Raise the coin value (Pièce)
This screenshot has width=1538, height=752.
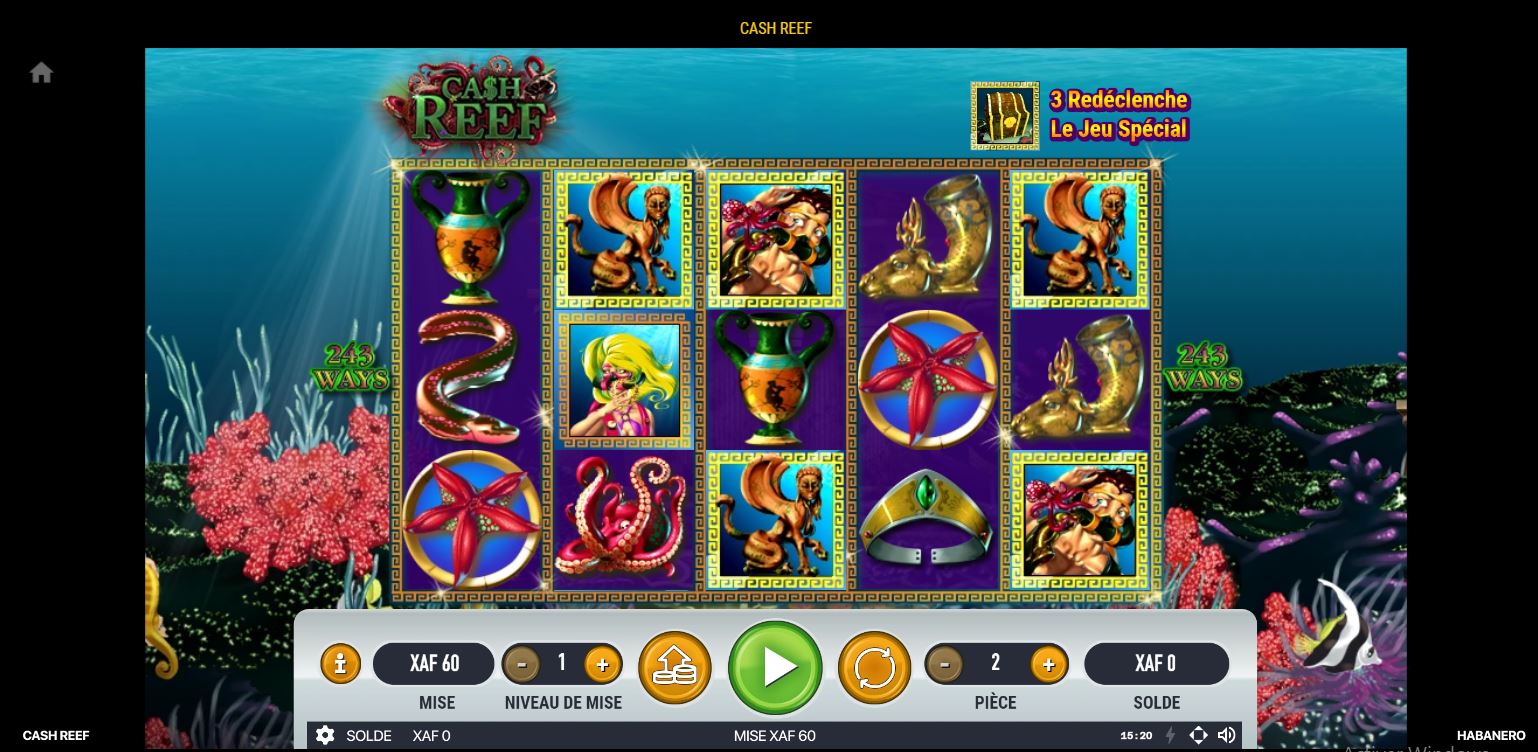point(1048,664)
